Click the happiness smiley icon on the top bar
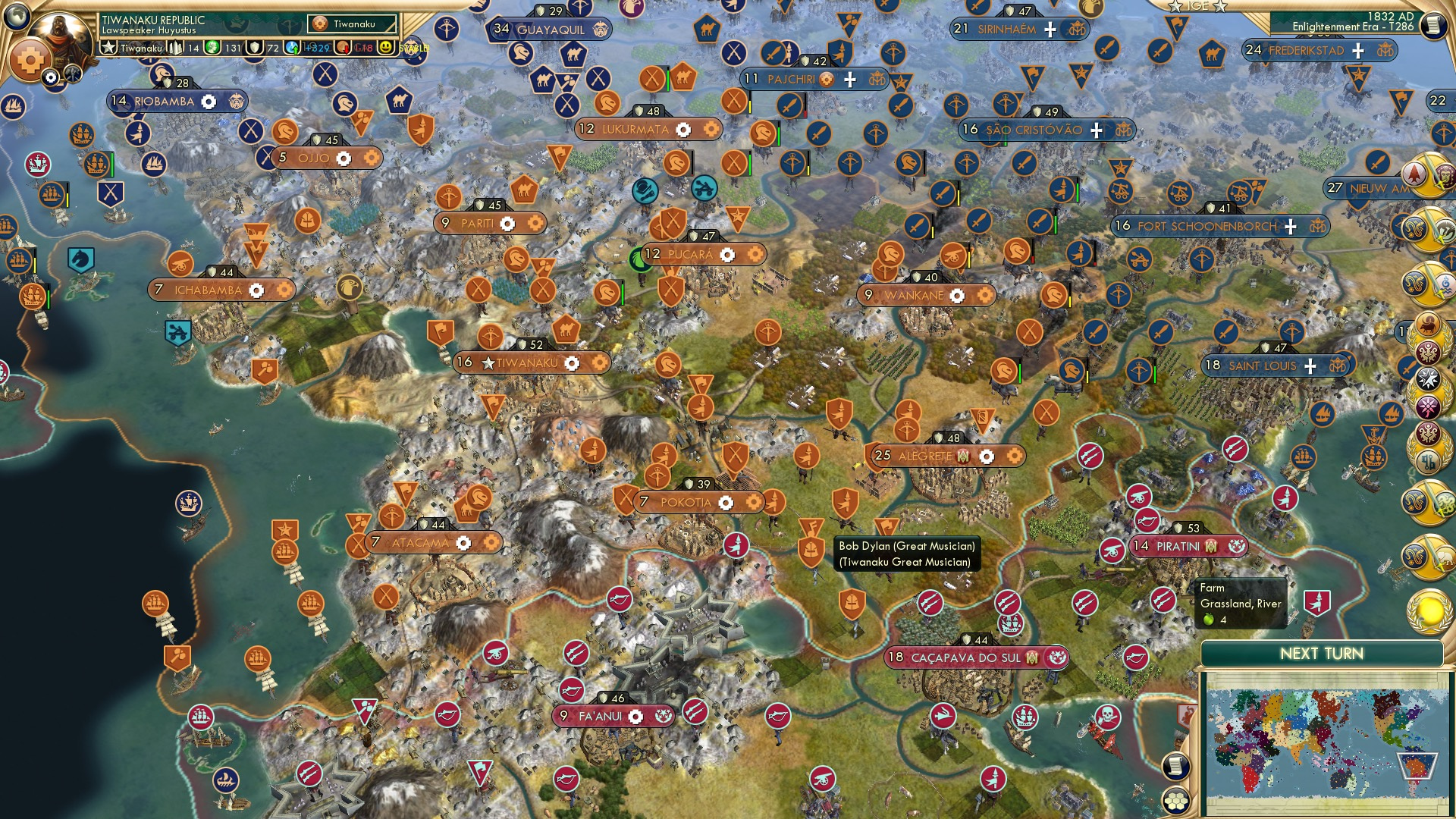The image size is (1456, 819). [x=384, y=48]
